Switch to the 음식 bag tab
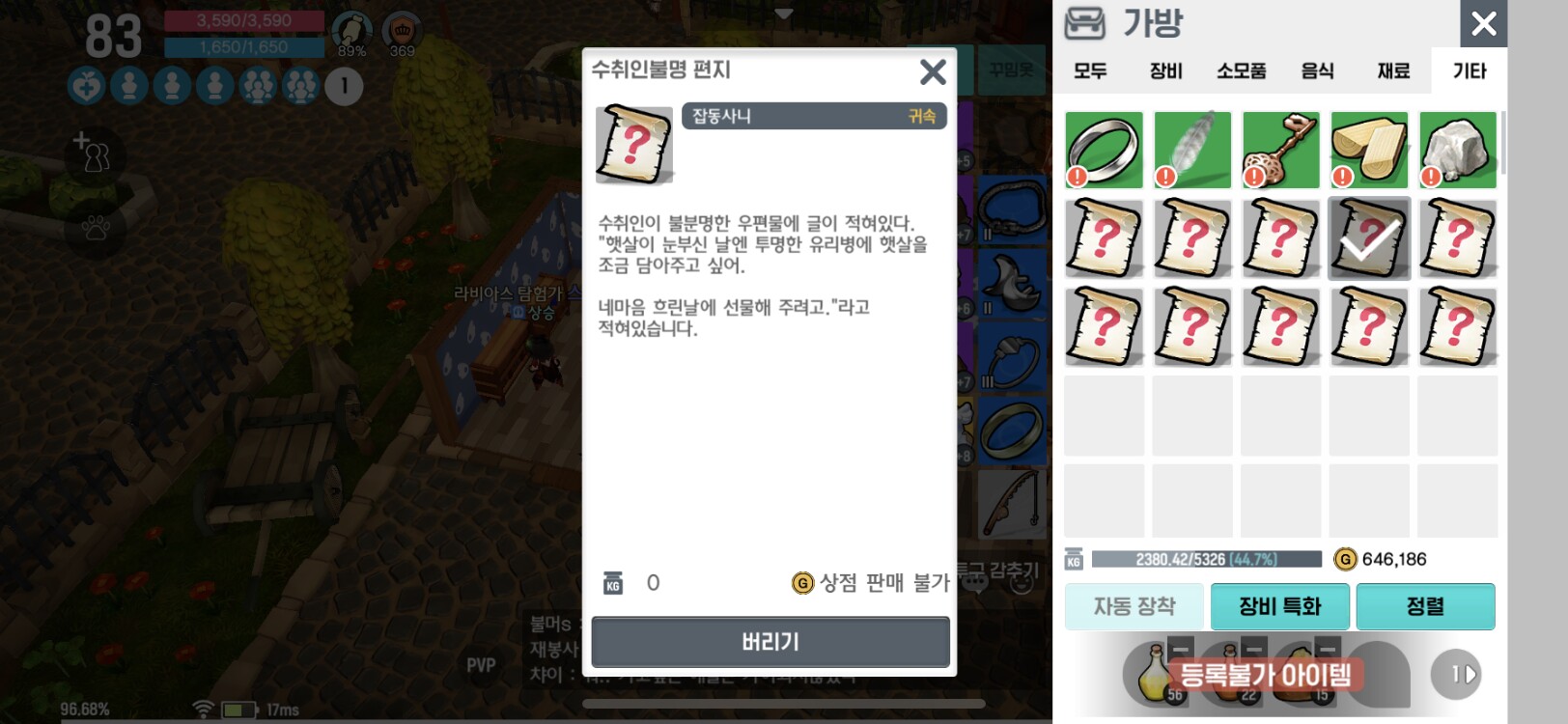The width and height of the screenshot is (1568, 724). click(1318, 70)
